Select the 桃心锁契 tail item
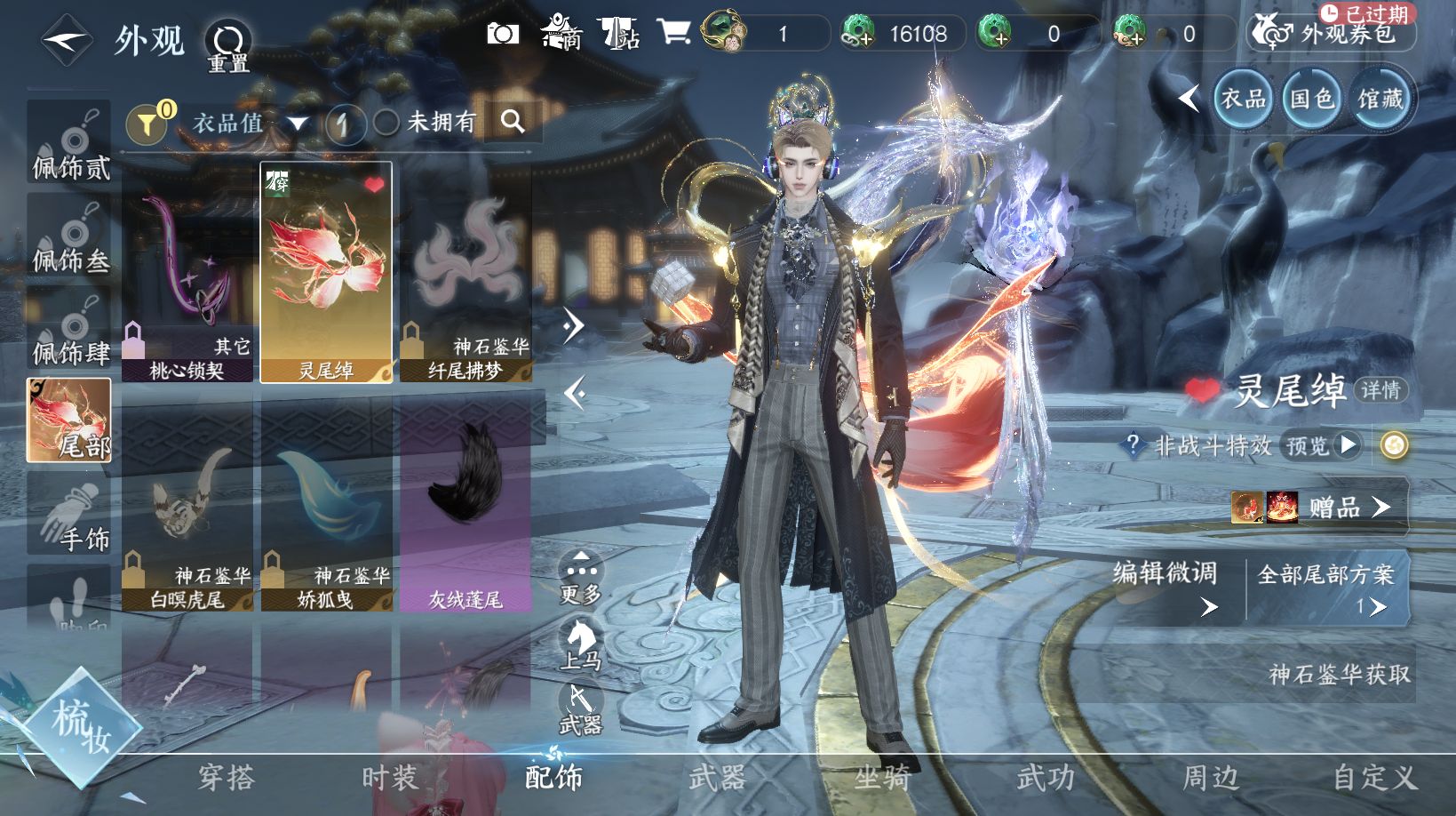1456x816 pixels. (187, 272)
